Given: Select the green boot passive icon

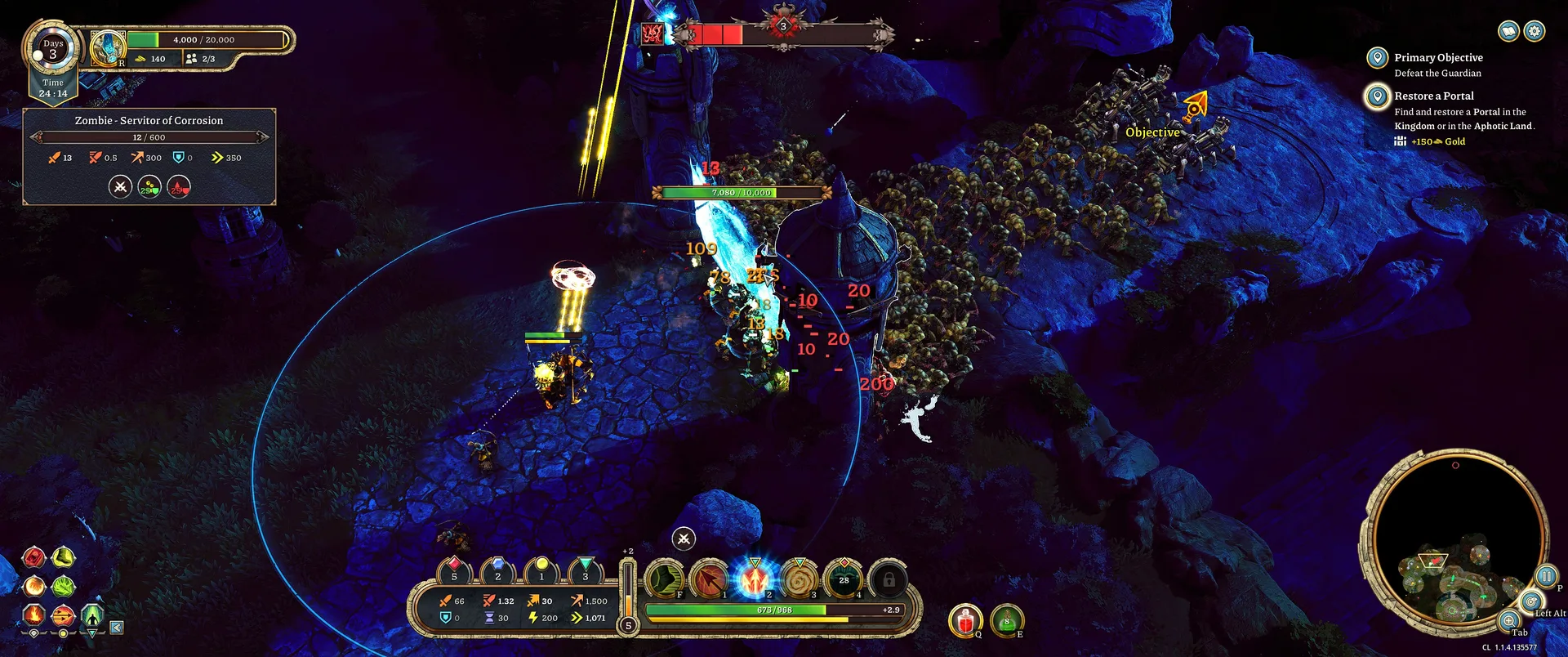Looking at the screenshot, I should (x=64, y=558).
